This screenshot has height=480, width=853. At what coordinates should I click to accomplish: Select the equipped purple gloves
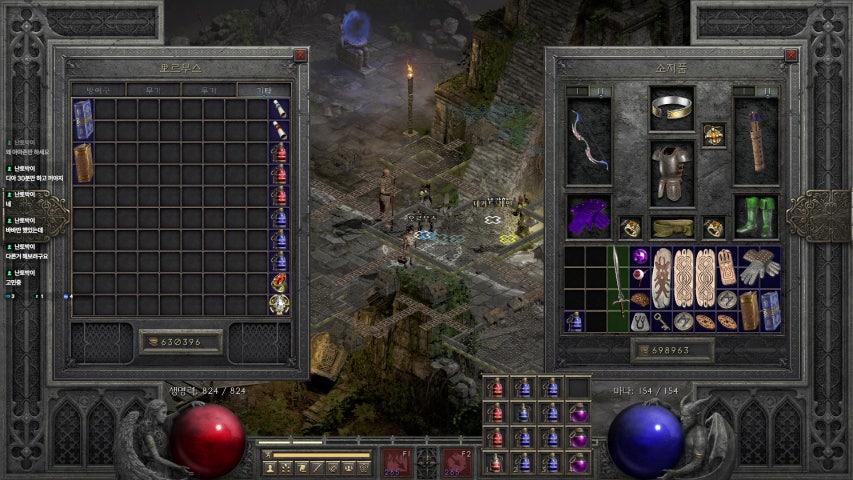pyautogui.click(x=589, y=216)
